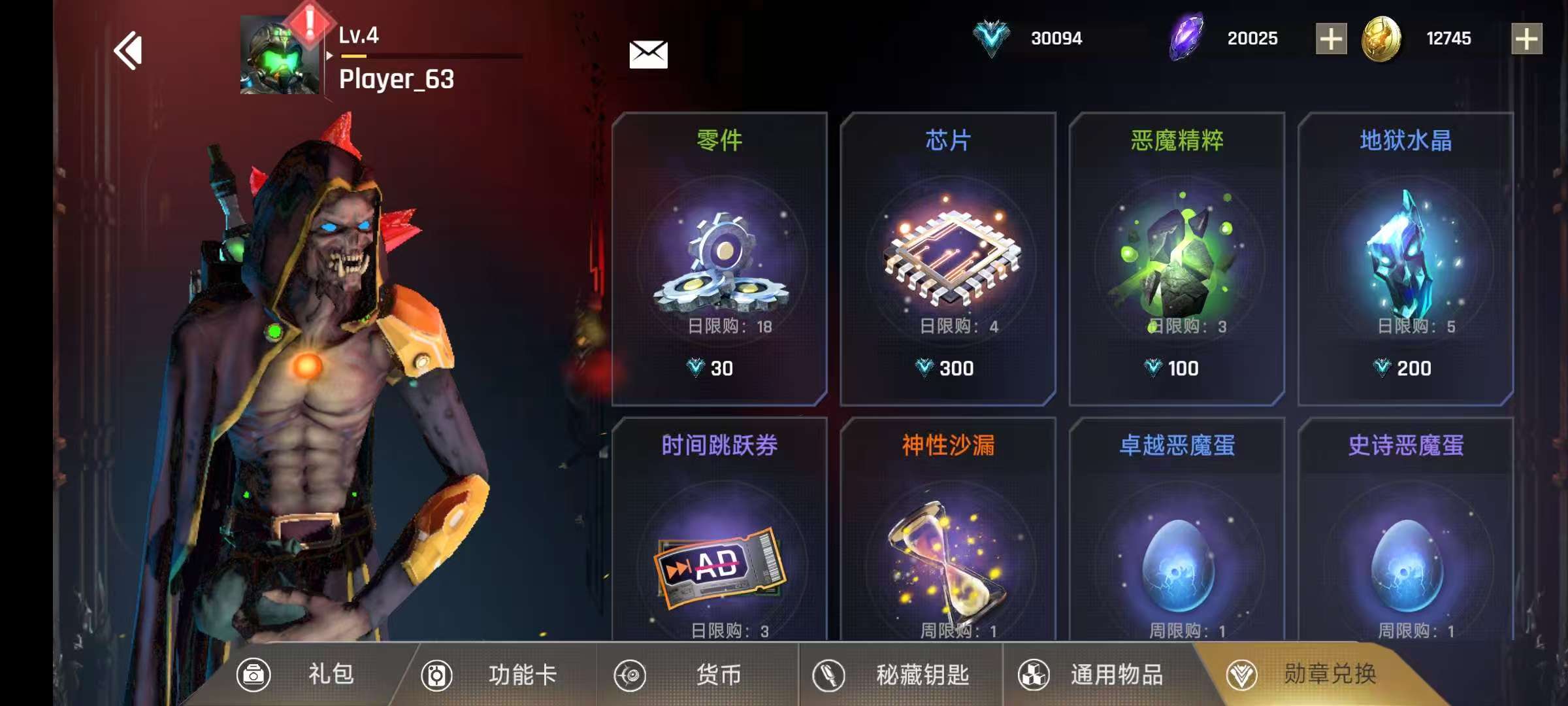Open the mail icon
This screenshot has height=706, width=1568.
coord(648,54)
